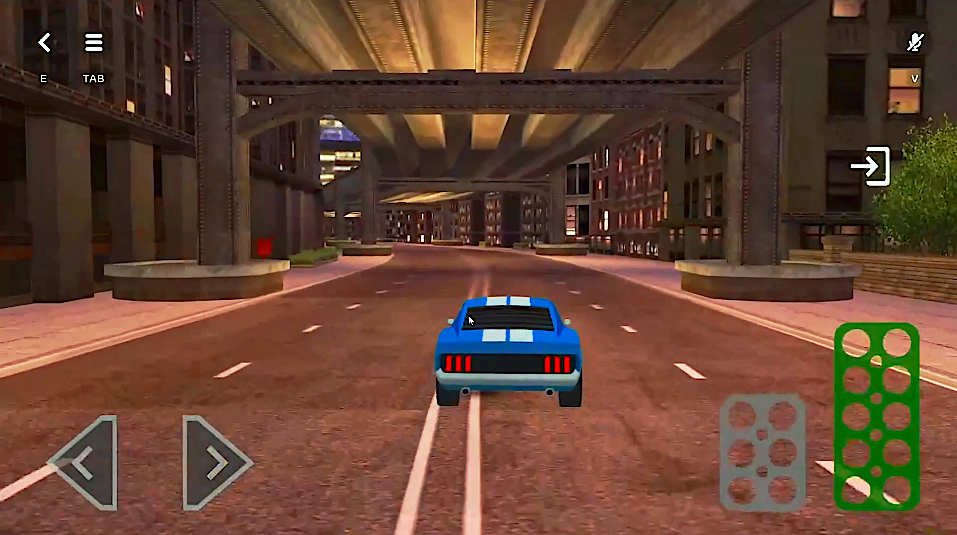This screenshot has width=957, height=535.
Task: Steer left with the left arrow button
Action: click(86, 462)
